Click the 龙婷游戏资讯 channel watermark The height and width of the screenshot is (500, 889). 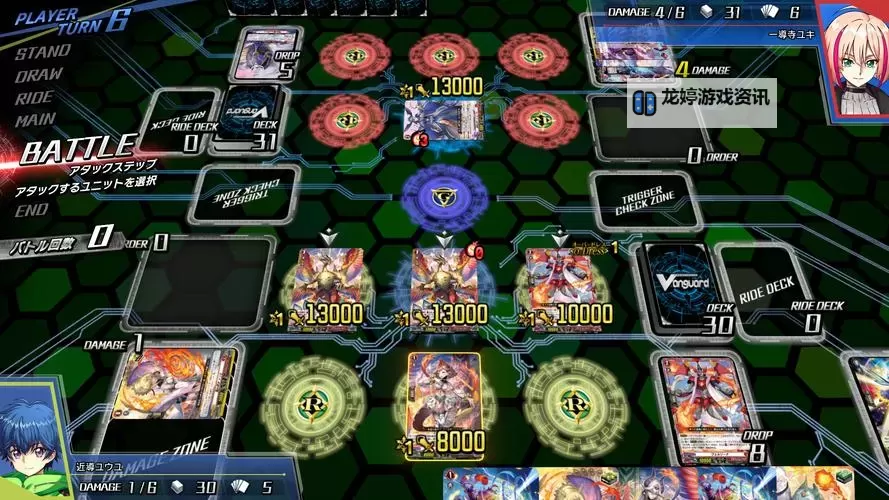(704, 100)
